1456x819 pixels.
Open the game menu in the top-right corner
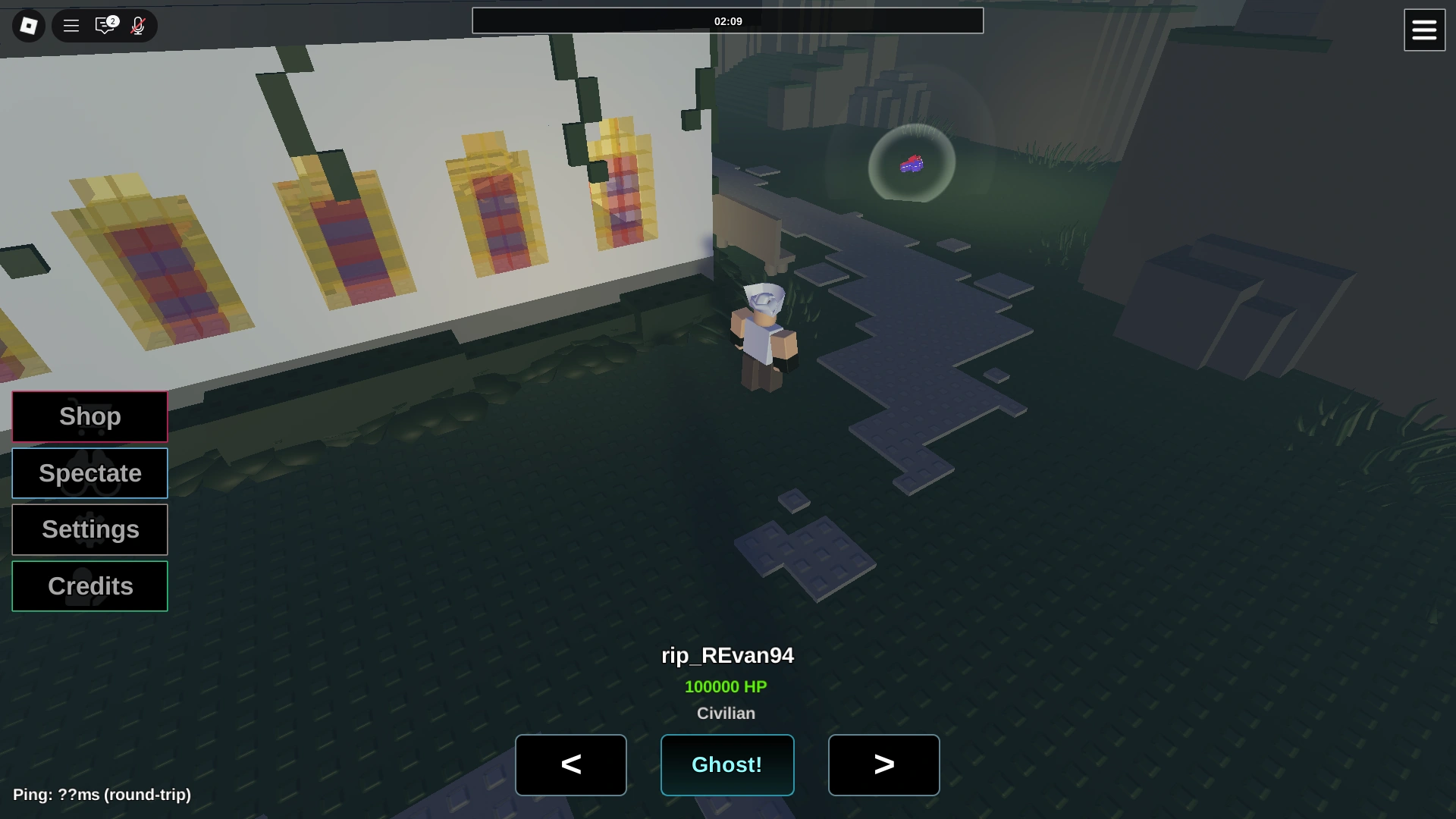(1424, 30)
